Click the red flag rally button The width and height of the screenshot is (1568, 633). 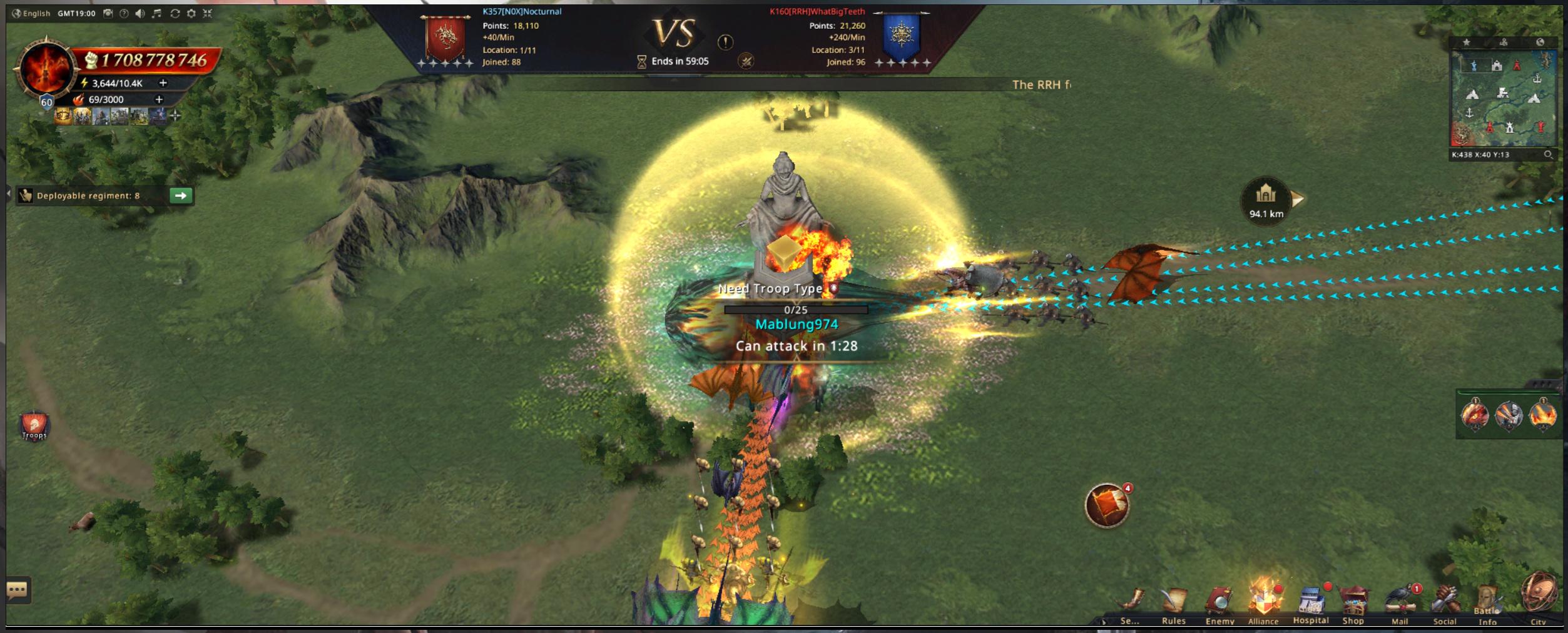tap(1107, 505)
